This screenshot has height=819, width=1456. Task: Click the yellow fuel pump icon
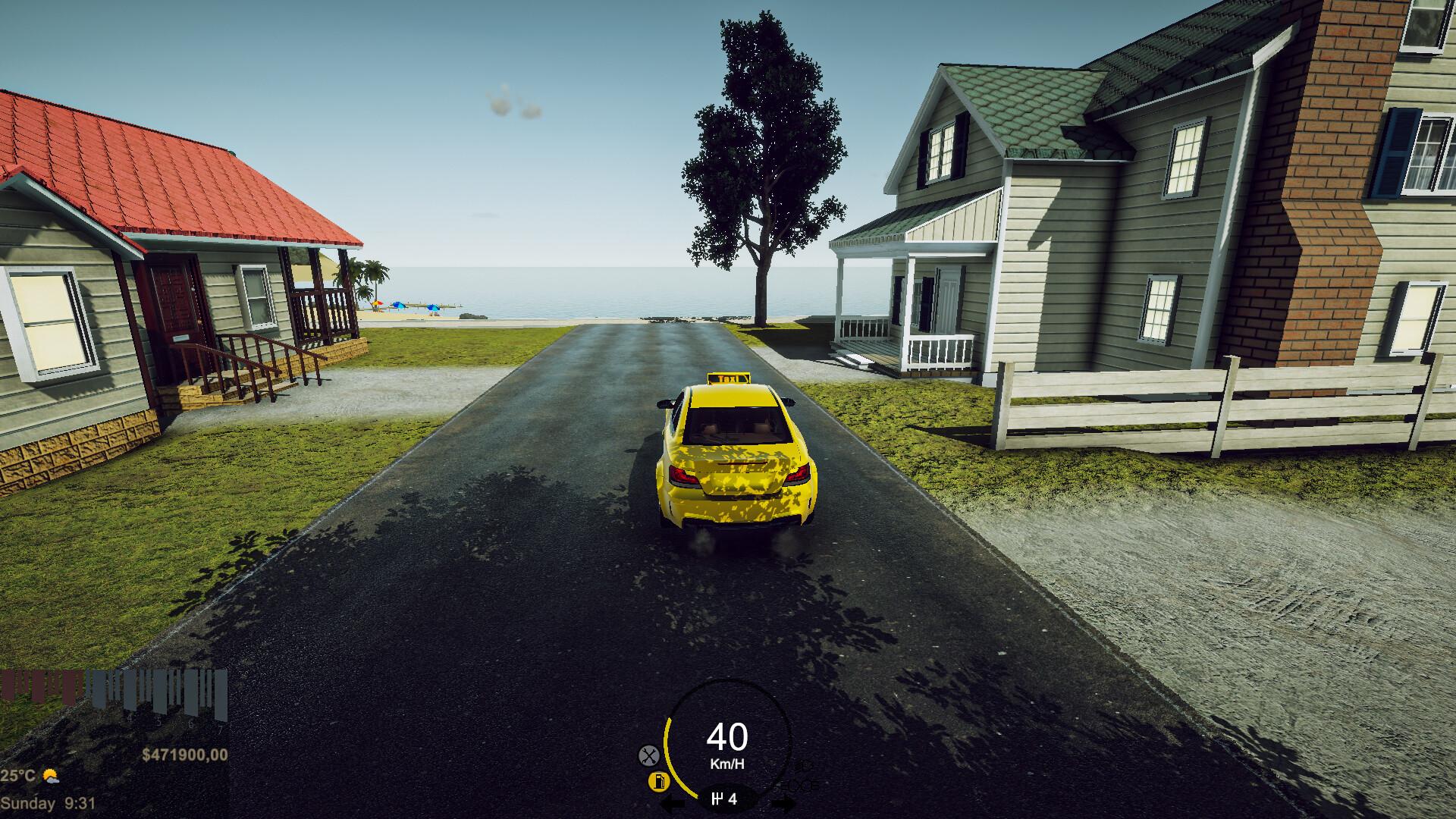[x=658, y=781]
